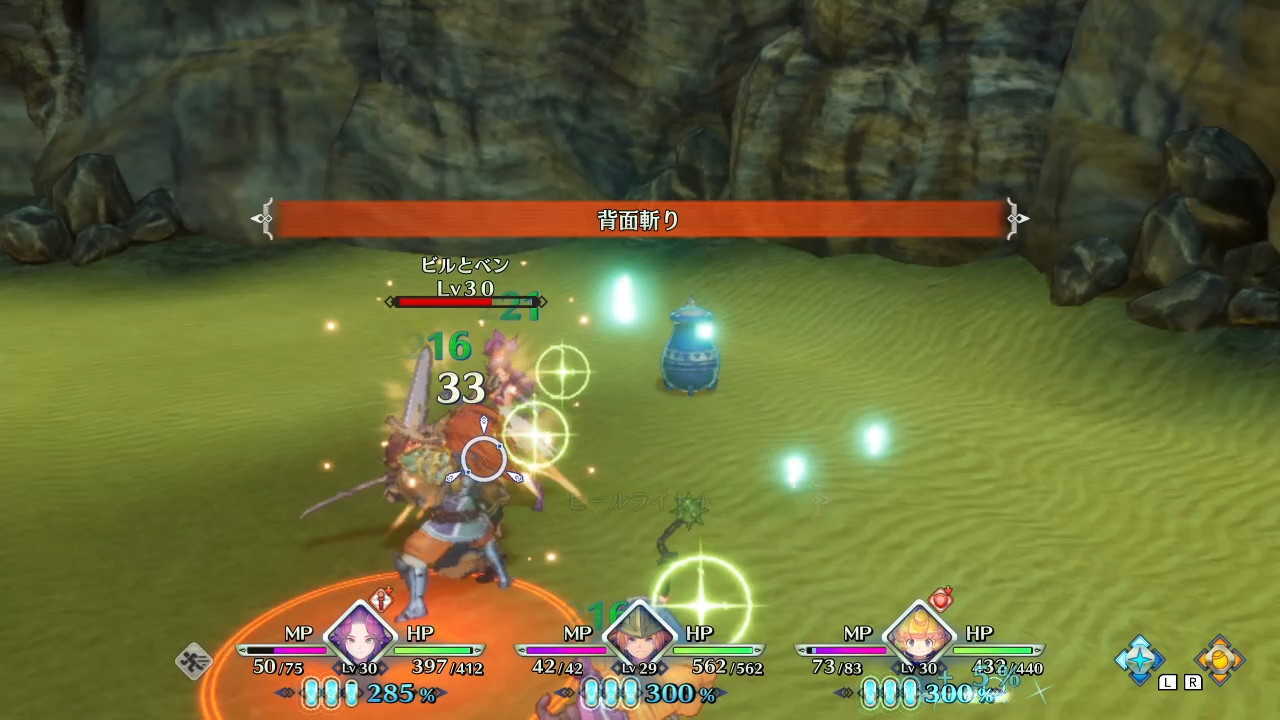Image resolution: width=1280 pixels, height=720 pixels.
Task: Click the left chevron of the skill banner
Action: (x=263, y=218)
